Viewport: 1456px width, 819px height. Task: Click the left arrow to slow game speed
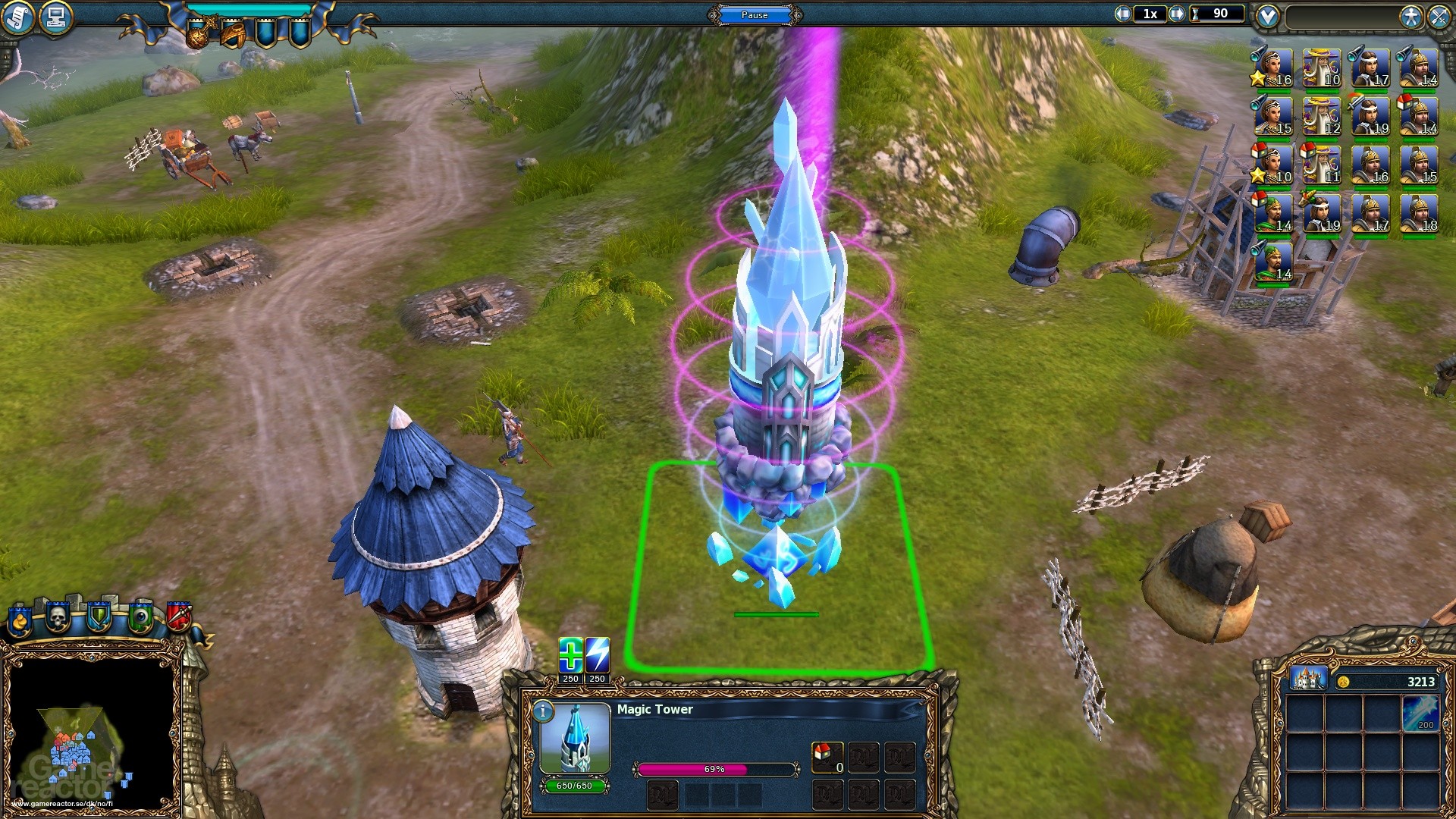[1125, 13]
